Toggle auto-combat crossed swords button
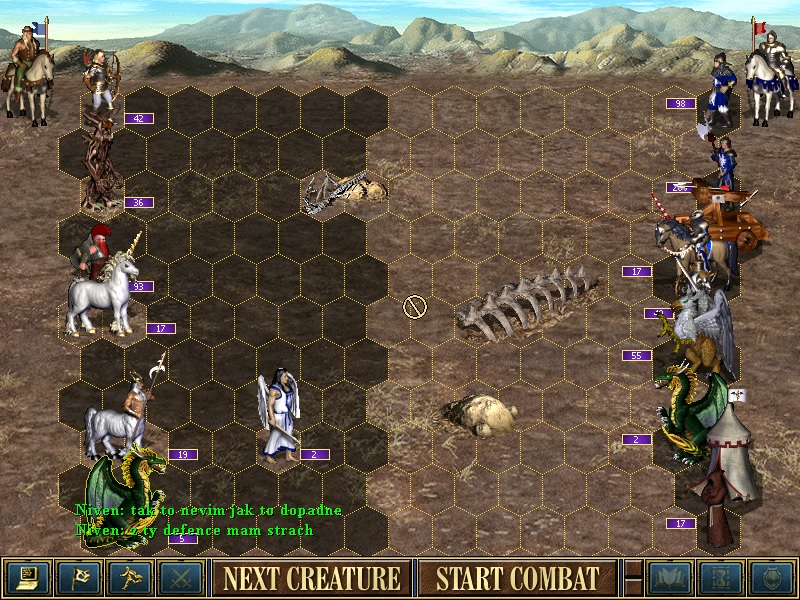Screen dimensions: 800x600 180,578
